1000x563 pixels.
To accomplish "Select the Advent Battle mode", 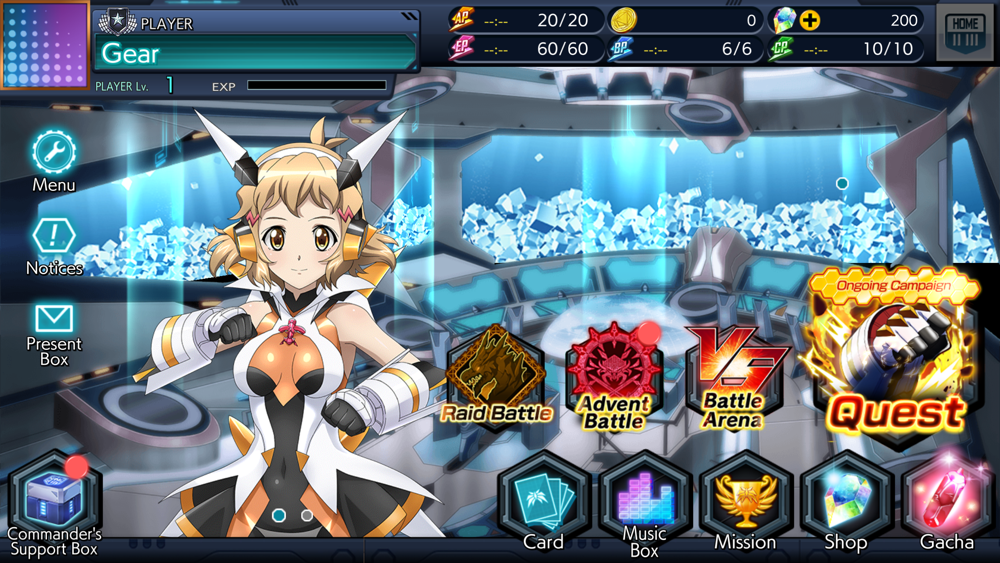I will [613, 376].
